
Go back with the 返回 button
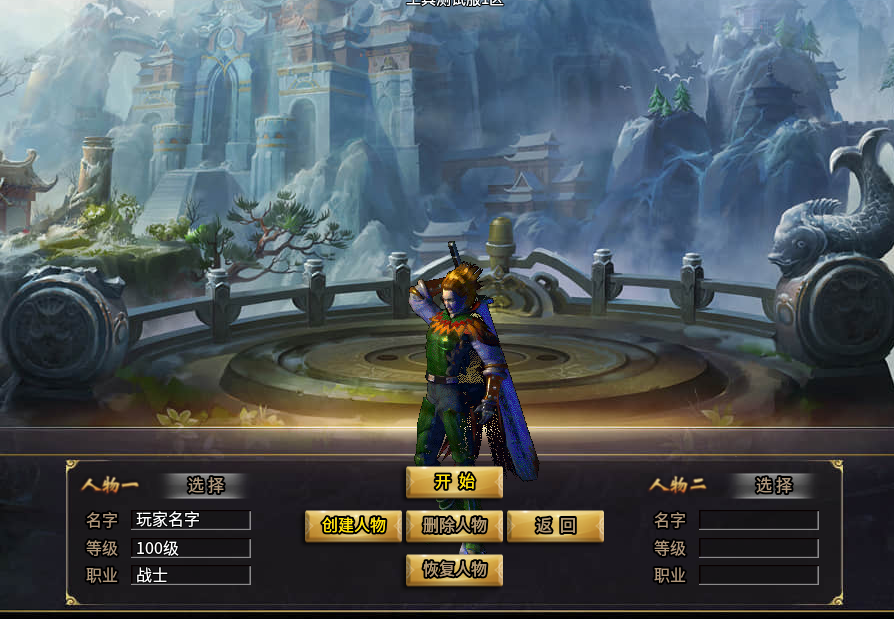coord(555,526)
